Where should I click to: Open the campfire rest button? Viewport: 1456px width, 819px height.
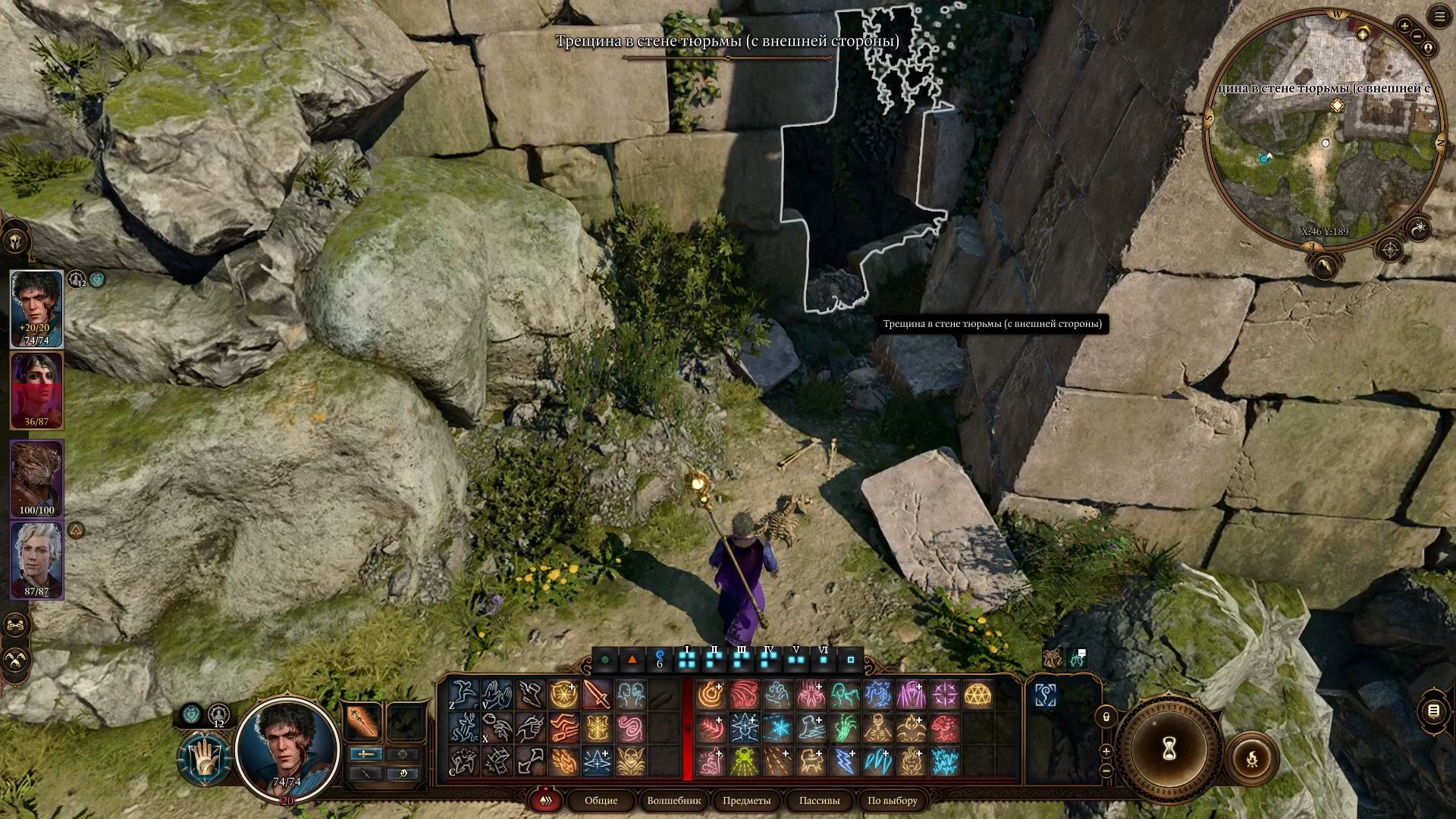pyautogui.click(x=1252, y=758)
